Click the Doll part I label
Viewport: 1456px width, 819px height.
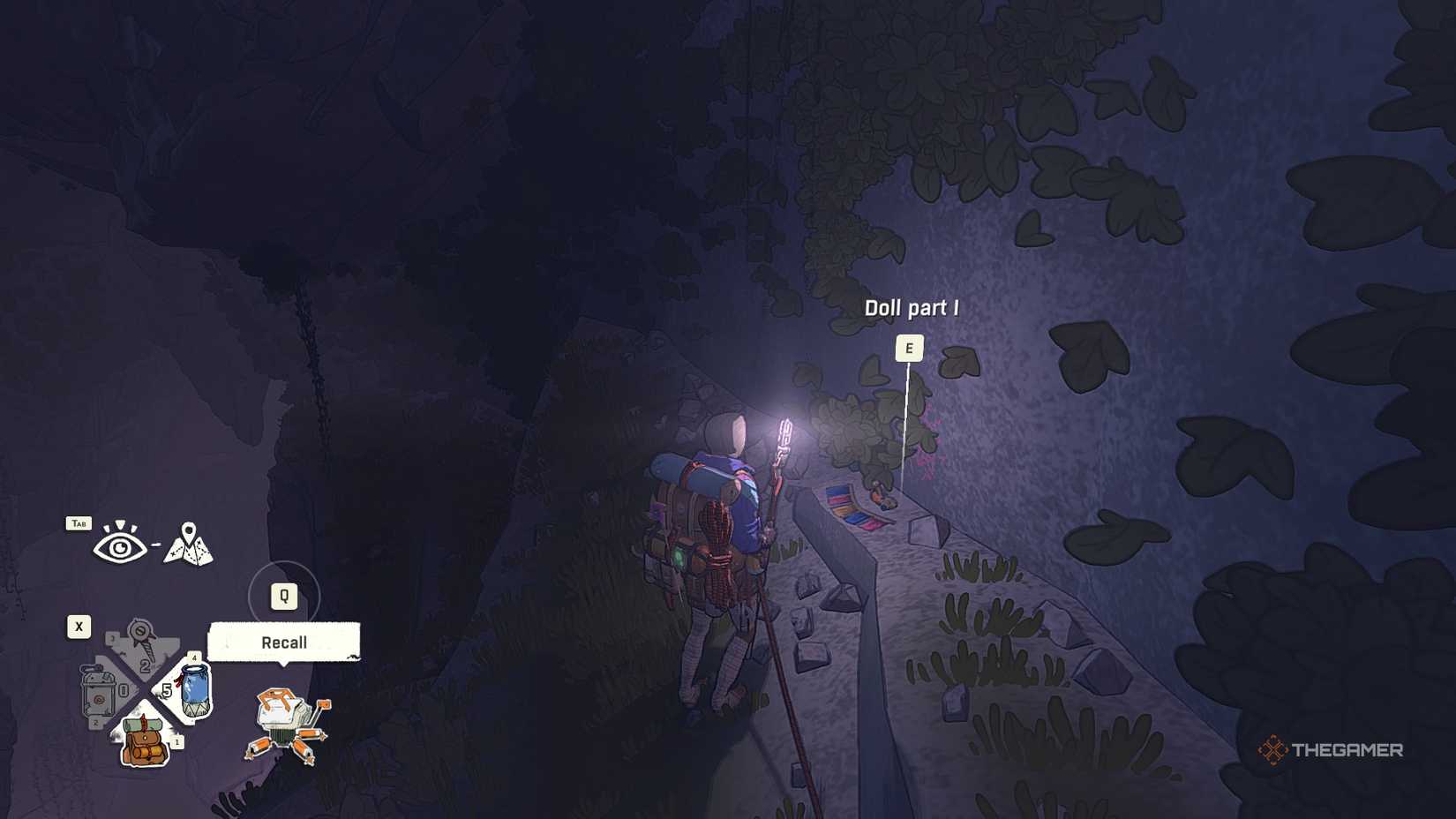(913, 309)
